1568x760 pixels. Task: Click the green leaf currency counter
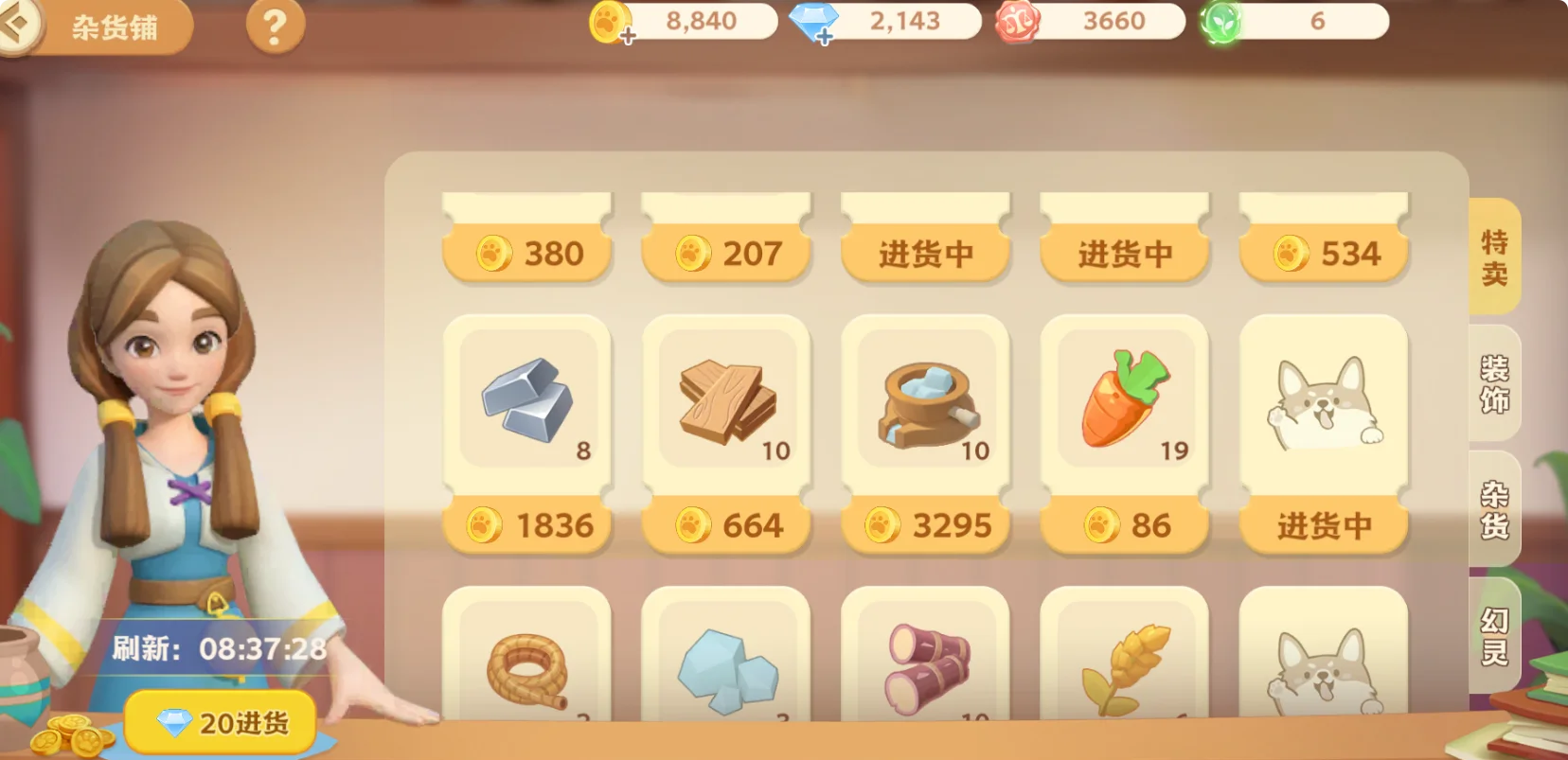[1288, 21]
